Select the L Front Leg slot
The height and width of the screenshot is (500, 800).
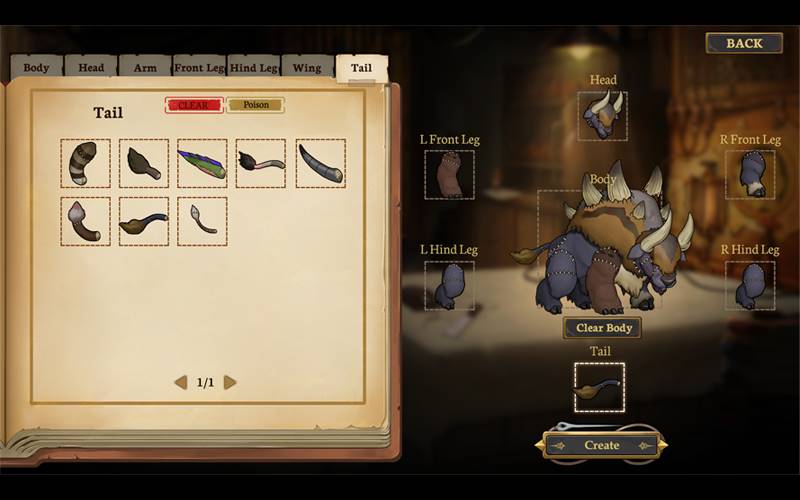click(x=449, y=174)
